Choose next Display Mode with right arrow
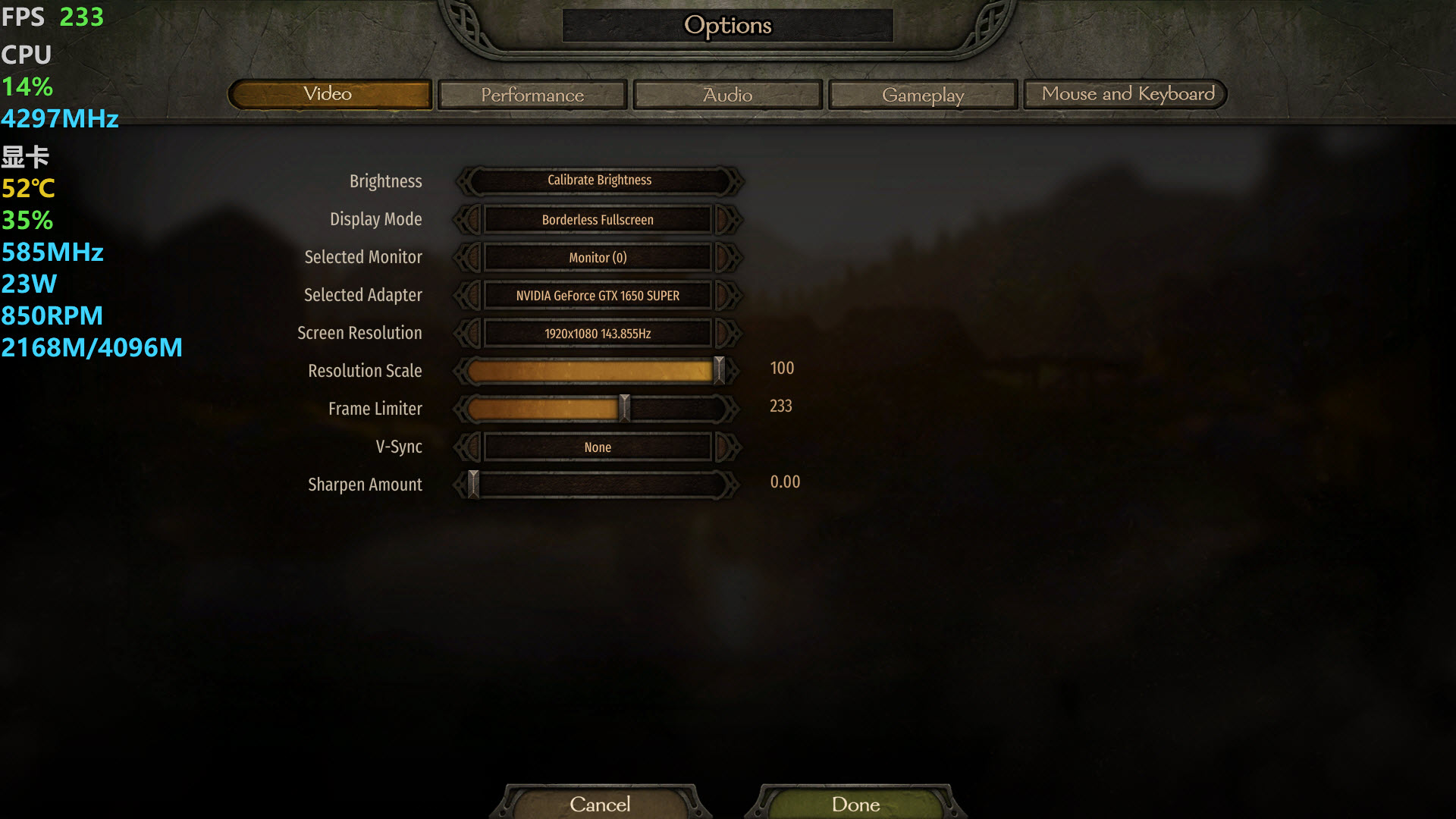 [x=726, y=220]
